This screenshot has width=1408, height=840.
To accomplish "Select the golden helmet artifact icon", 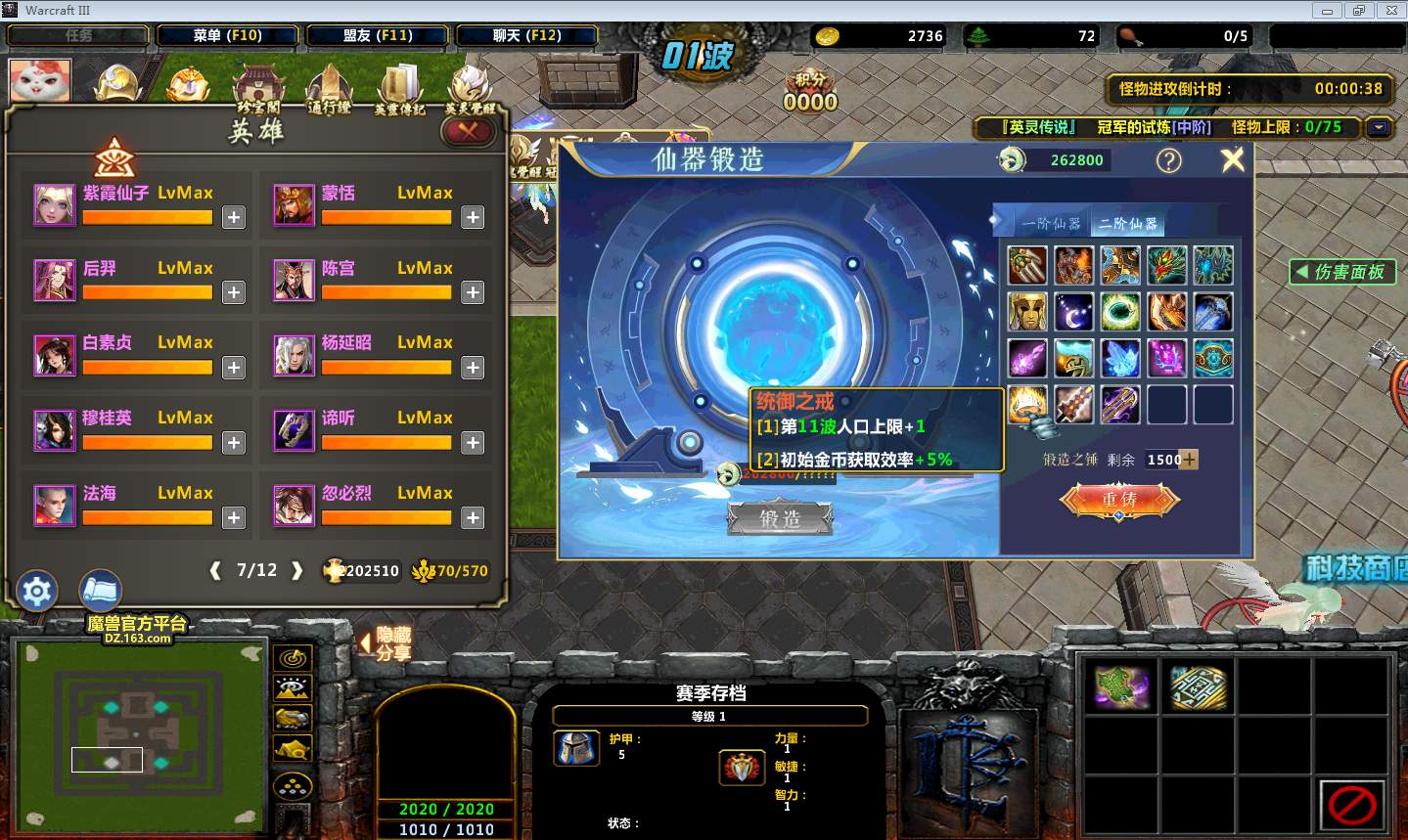I will [1027, 312].
